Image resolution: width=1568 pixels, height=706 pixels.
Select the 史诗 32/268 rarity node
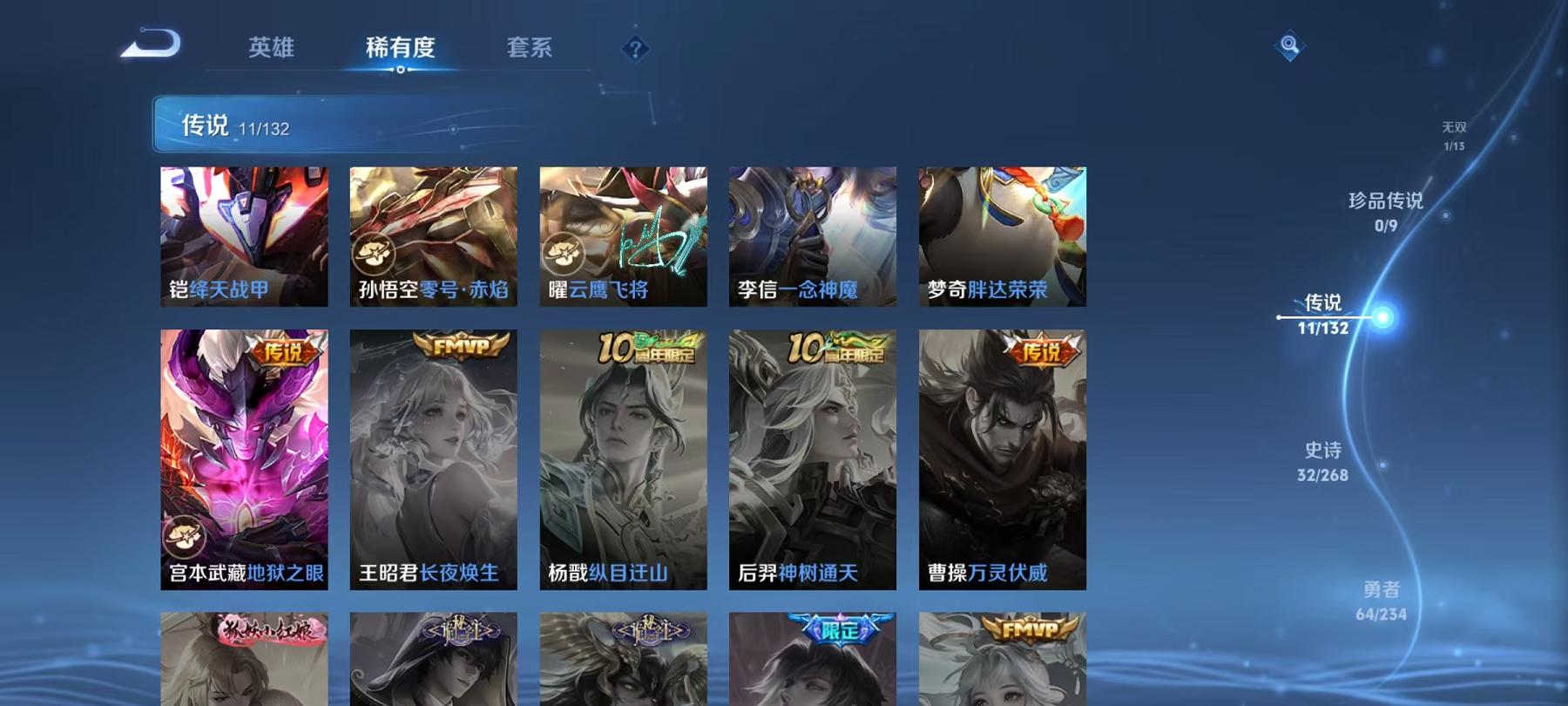(1321, 460)
